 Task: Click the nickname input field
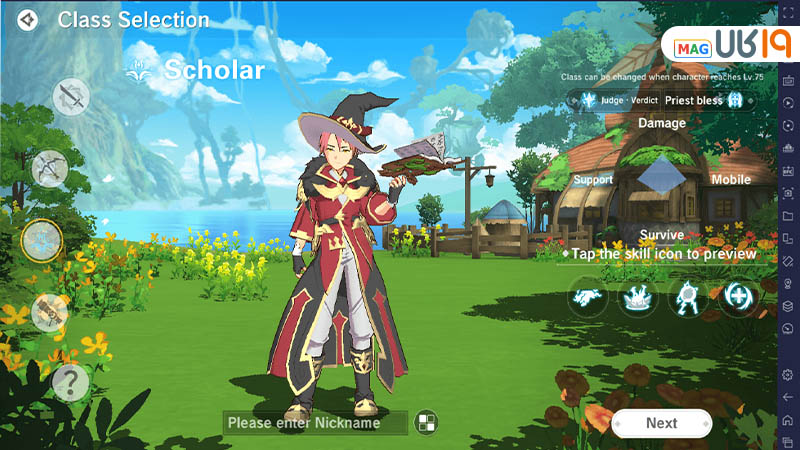(x=315, y=423)
